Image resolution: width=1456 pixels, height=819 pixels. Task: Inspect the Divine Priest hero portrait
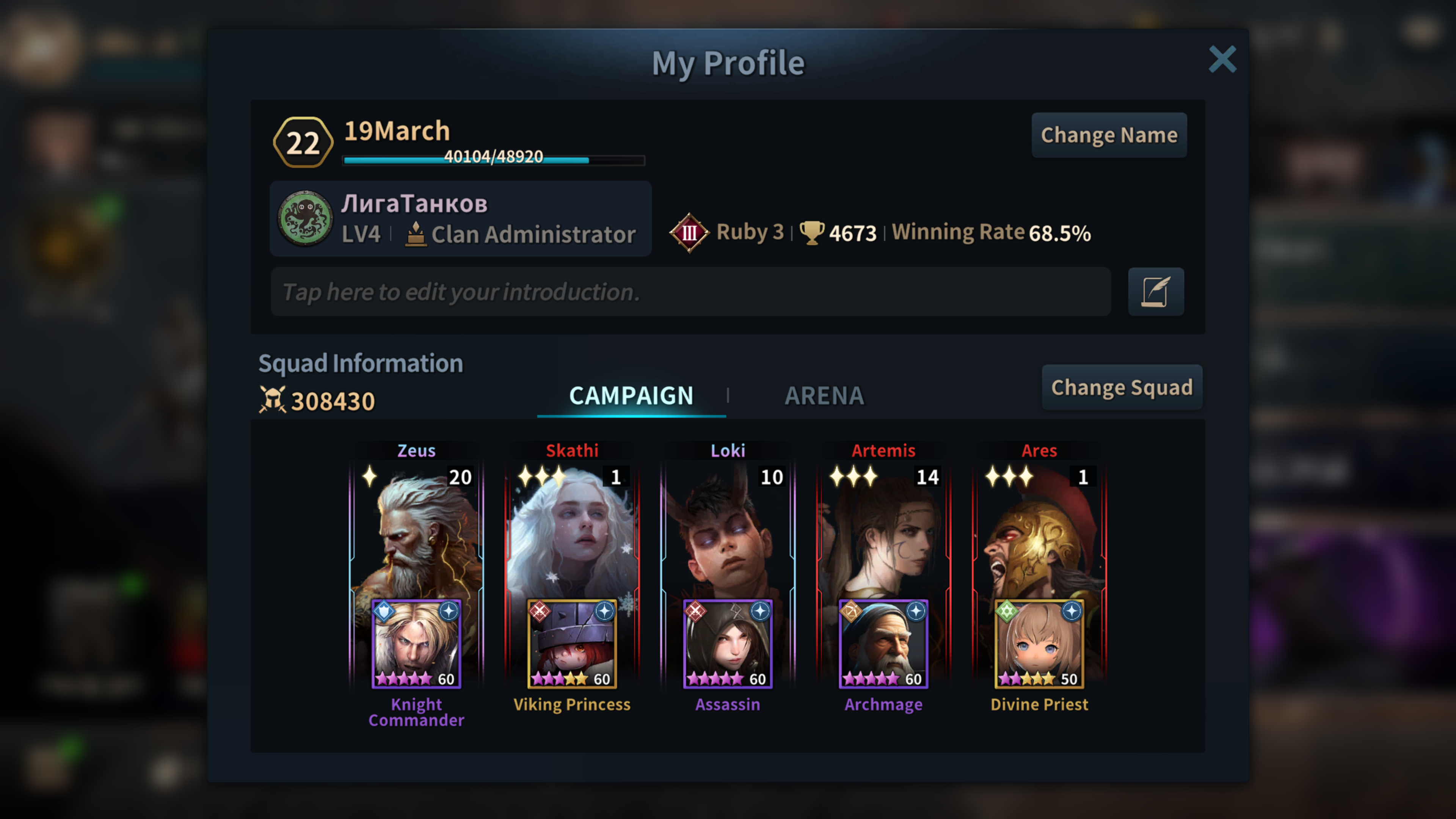pyautogui.click(x=1039, y=643)
